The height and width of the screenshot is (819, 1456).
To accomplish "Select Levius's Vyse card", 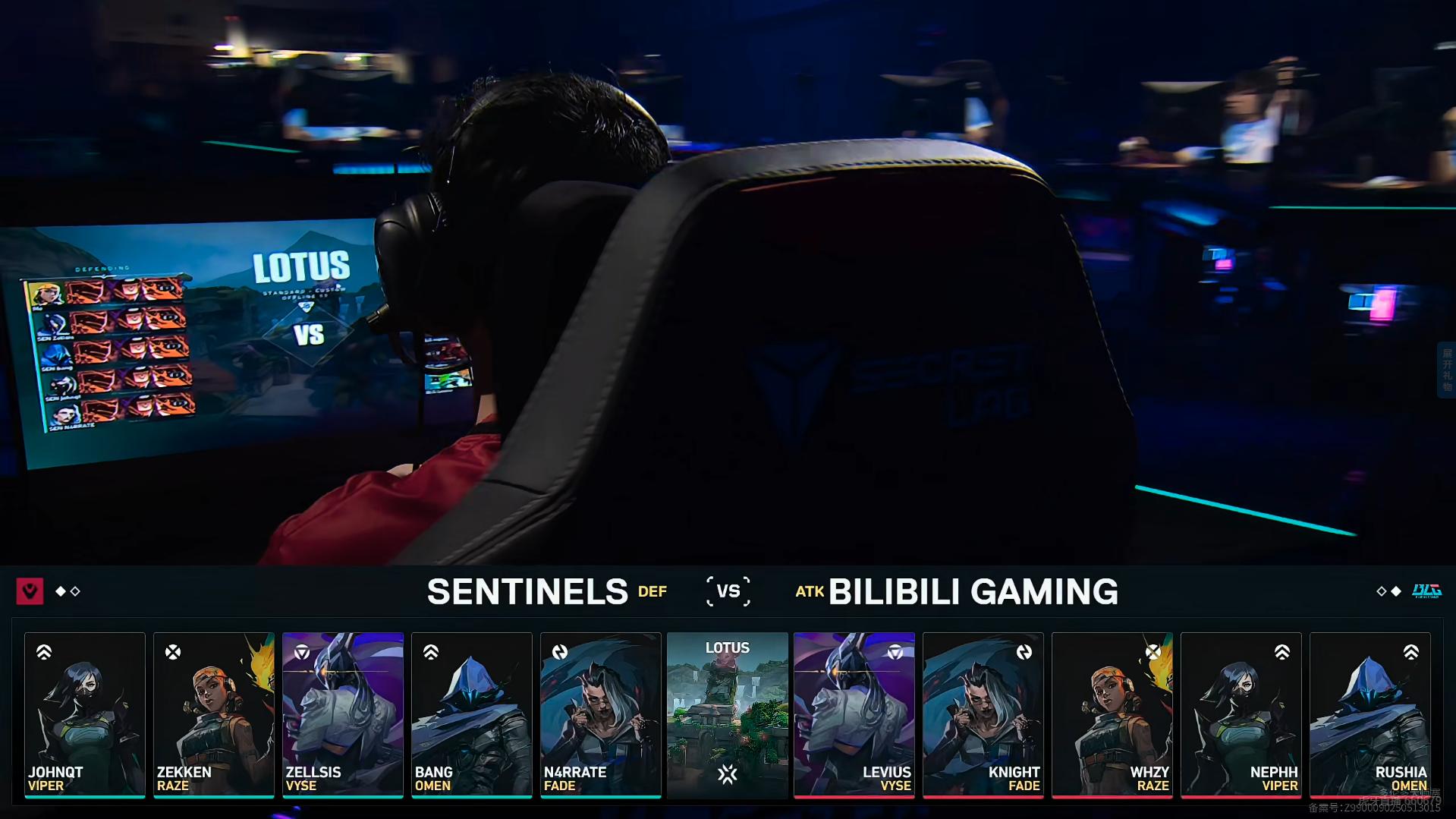I will click(x=854, y=714).
